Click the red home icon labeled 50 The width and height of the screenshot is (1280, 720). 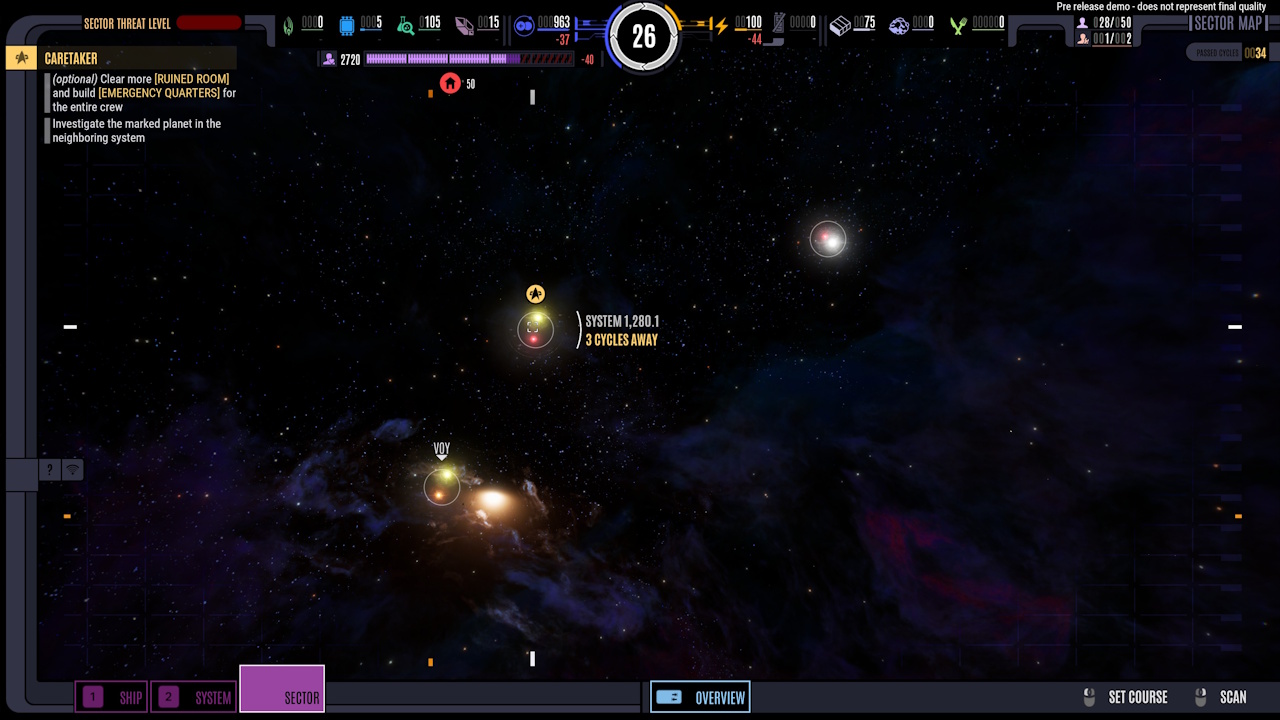450,84
